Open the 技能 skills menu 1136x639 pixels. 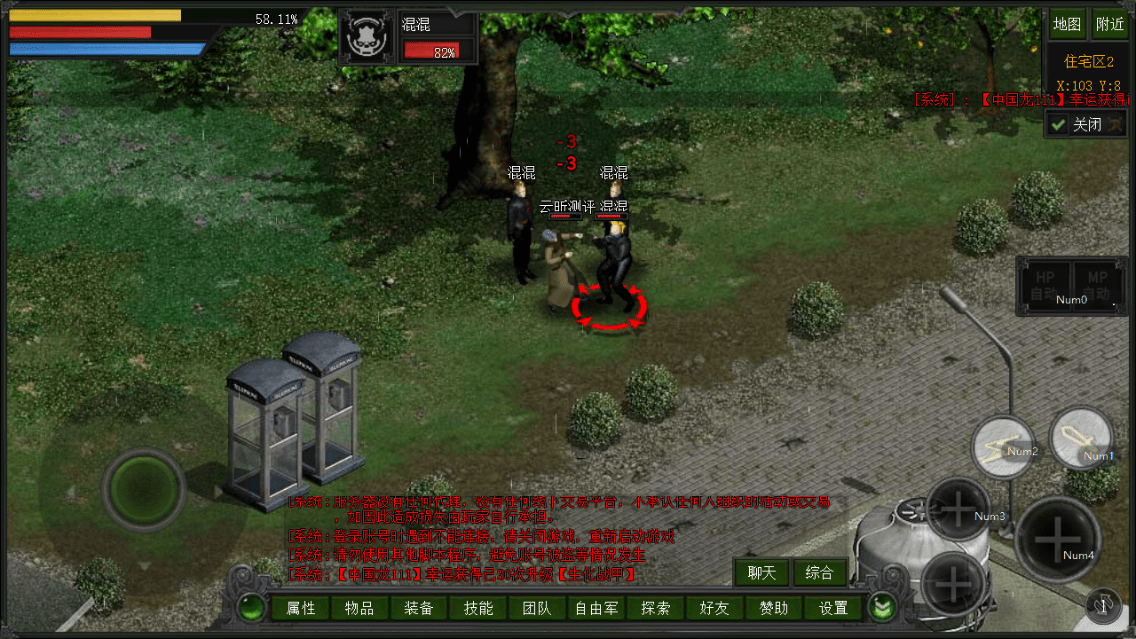[478, 608]
